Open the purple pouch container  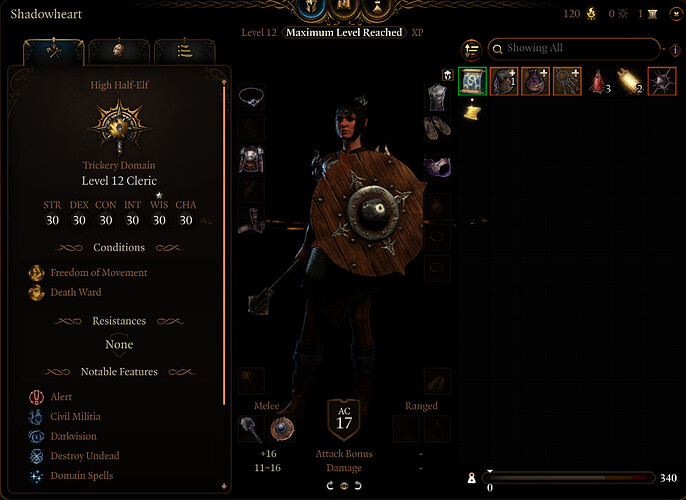[x=536, y=81]
